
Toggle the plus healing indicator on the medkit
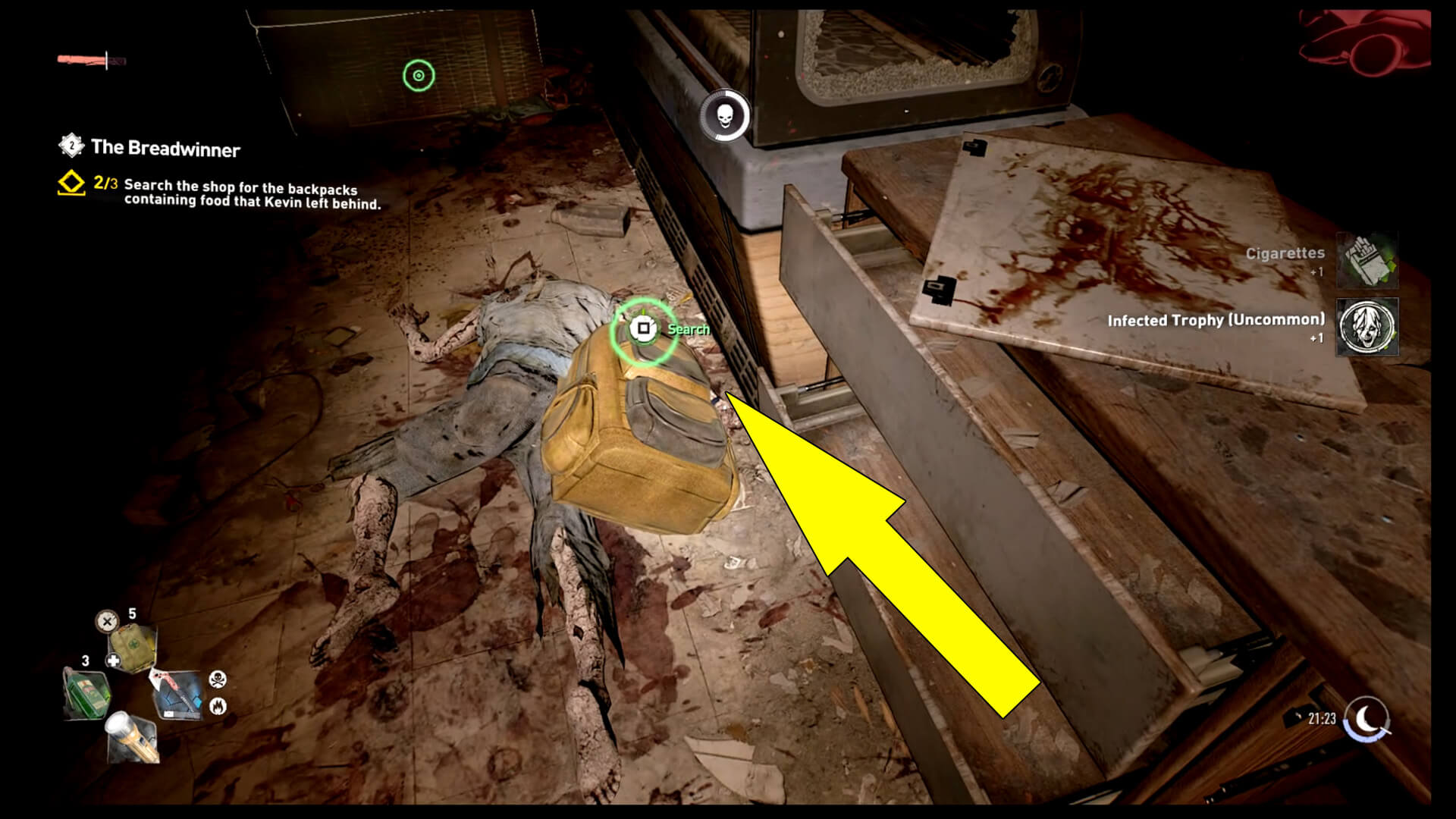[115, 661]
